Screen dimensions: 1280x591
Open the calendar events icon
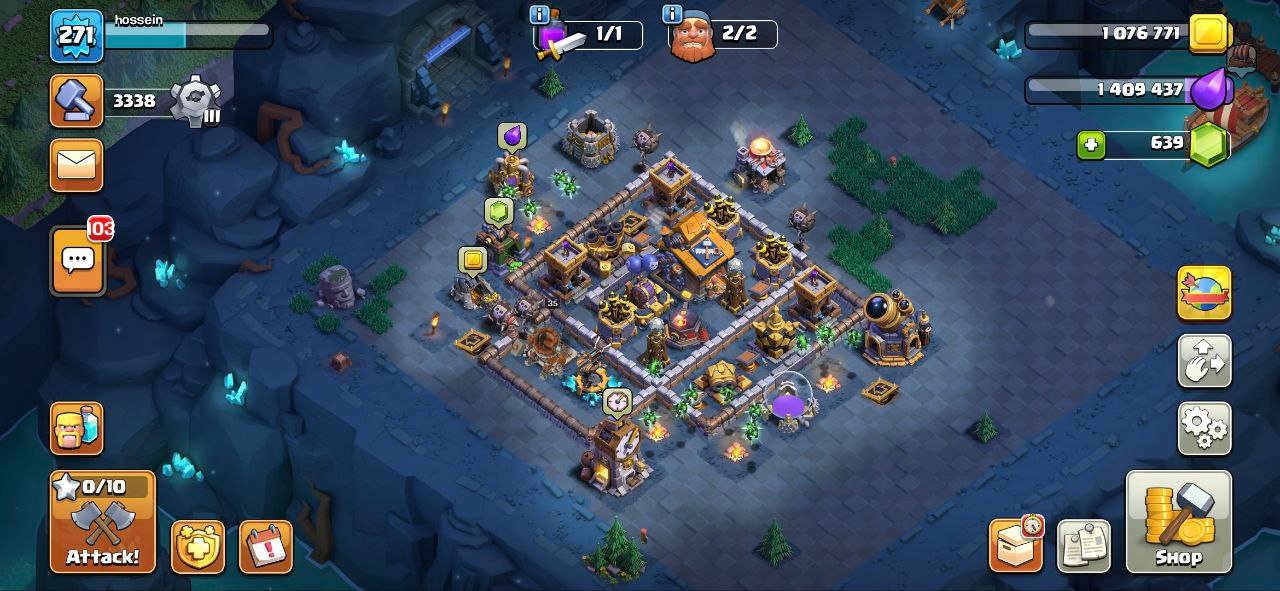(x=266, y=547)
